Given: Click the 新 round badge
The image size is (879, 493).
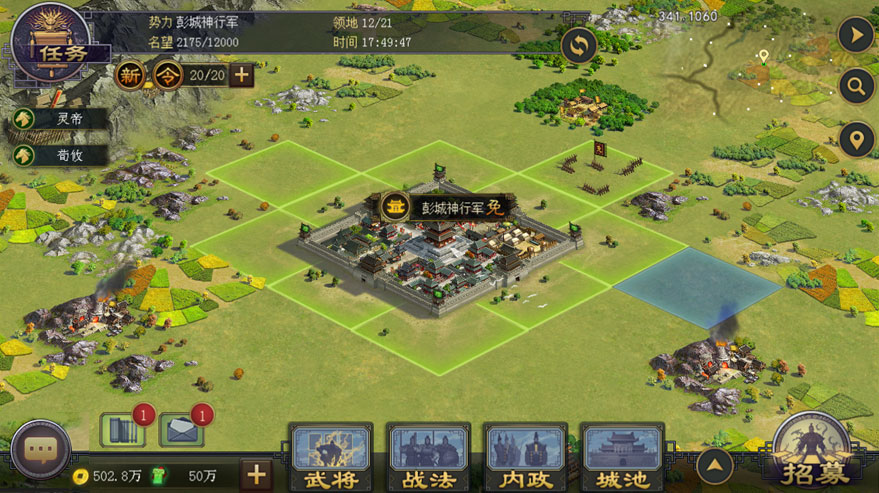Looking at the screenshot, I should pyautogui.click(x=130, y=75).
